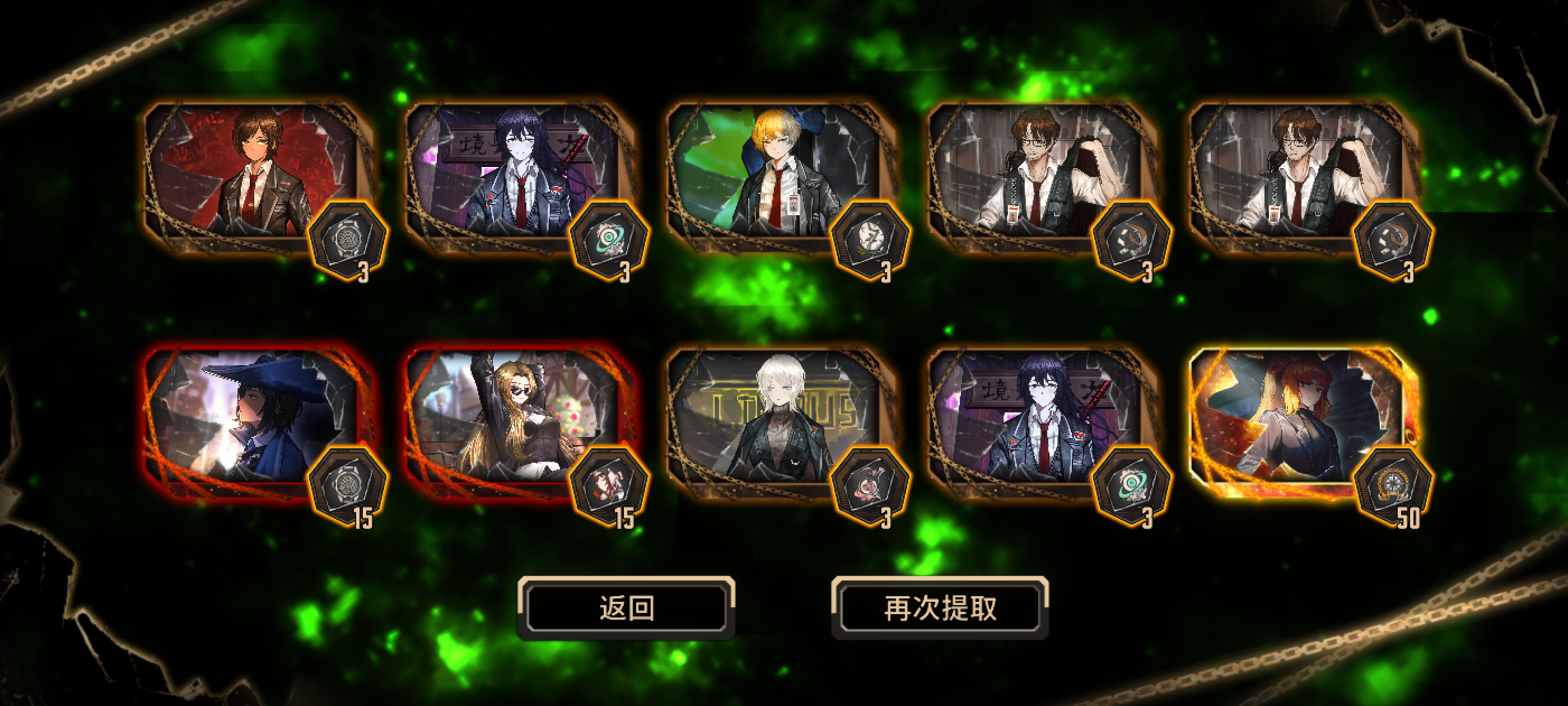Click the shard badge on the white-haired character's card
Screen dimensions: 1568x706
(870, 484)
